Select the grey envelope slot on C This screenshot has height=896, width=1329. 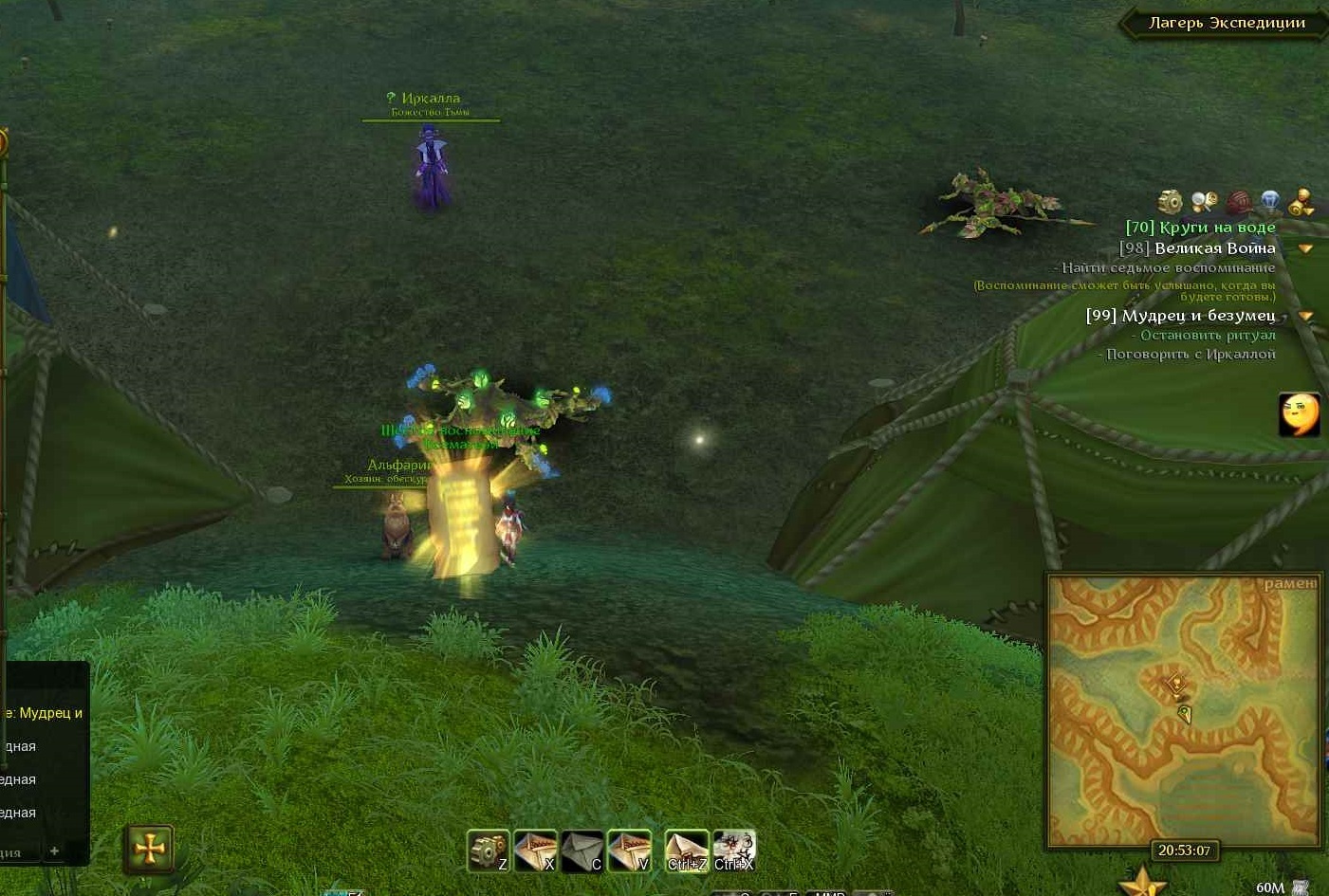click(581, 850)
